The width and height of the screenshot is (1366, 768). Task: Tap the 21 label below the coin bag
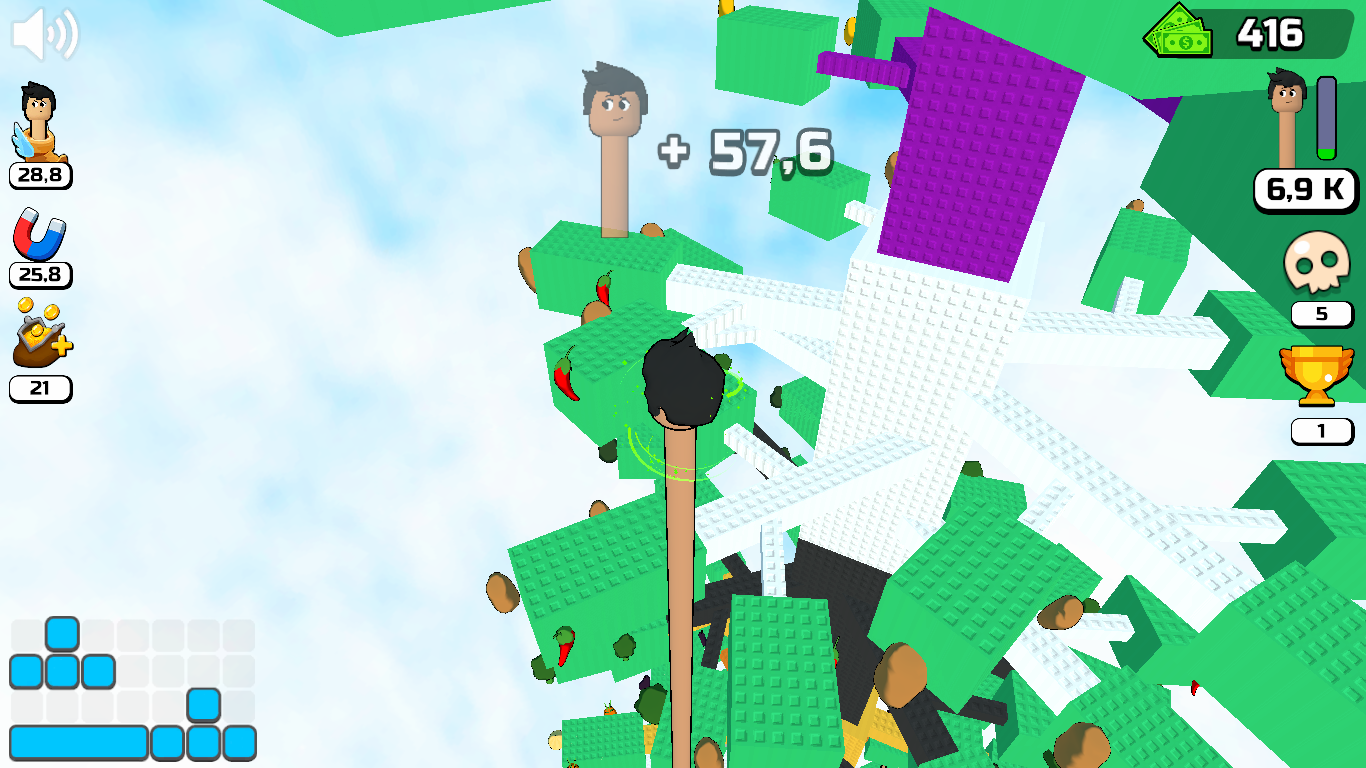(x=40, y=389)
